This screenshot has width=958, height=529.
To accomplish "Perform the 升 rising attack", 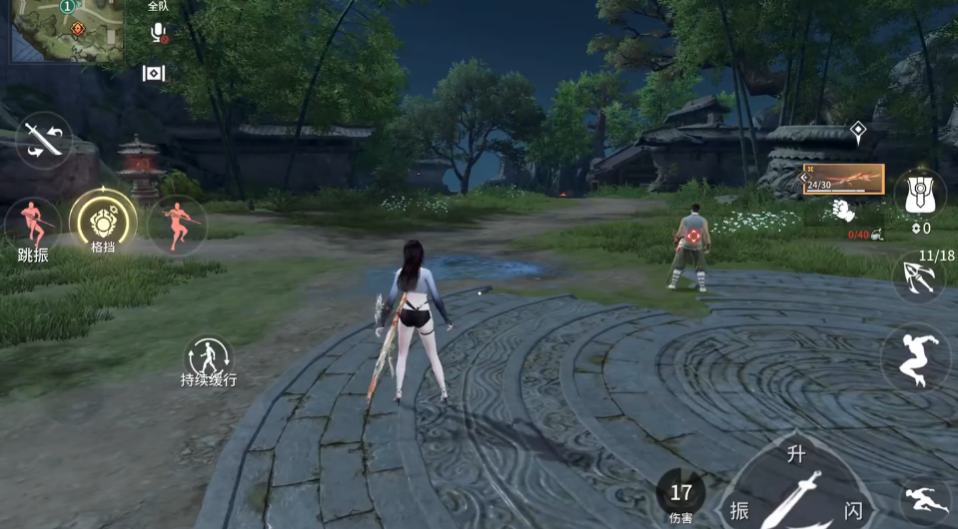I will (796, 455).
